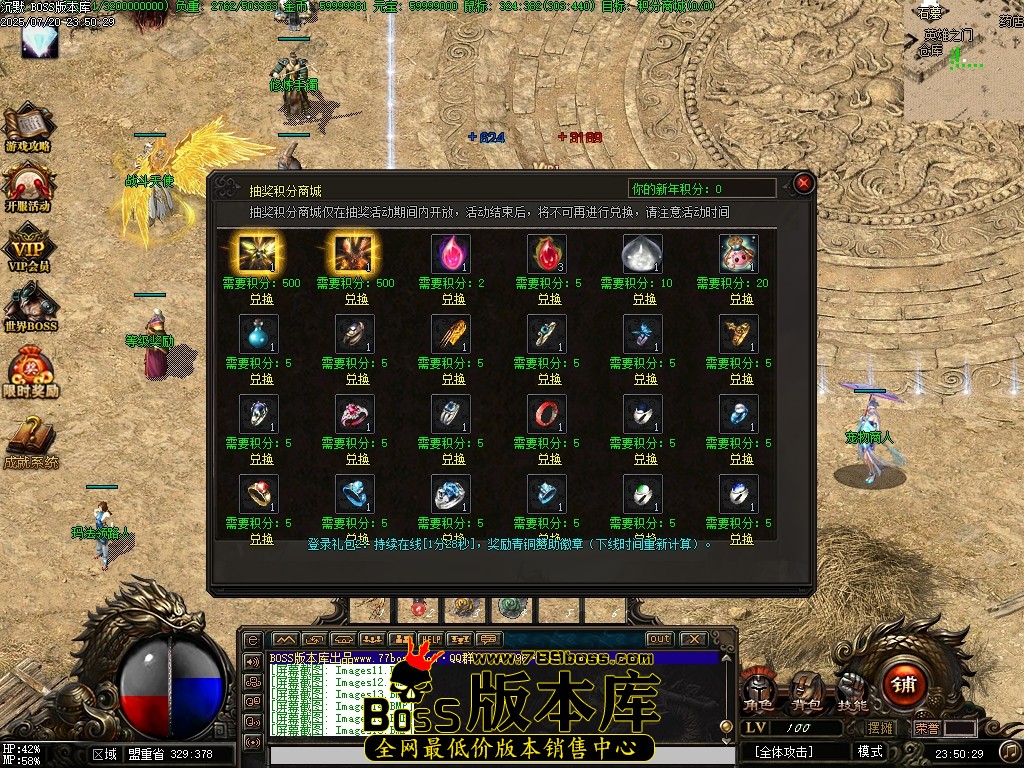The width and height of the screenshot is (1024, 768).
Task: Open the 成就系统 achievement book
Action: [x=30, y=442]
